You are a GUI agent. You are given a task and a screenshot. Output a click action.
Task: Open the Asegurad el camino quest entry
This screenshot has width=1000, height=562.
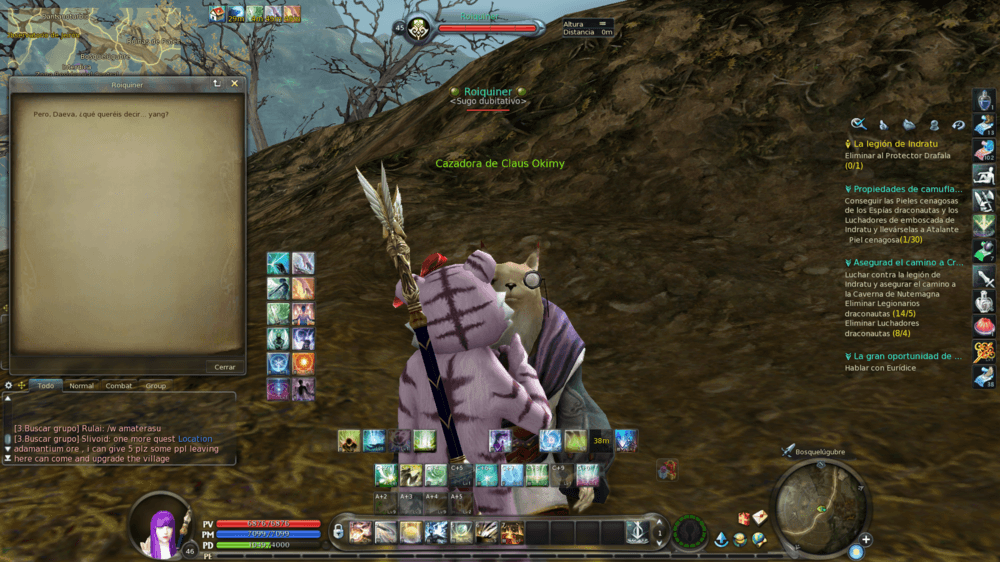point(907,262)
